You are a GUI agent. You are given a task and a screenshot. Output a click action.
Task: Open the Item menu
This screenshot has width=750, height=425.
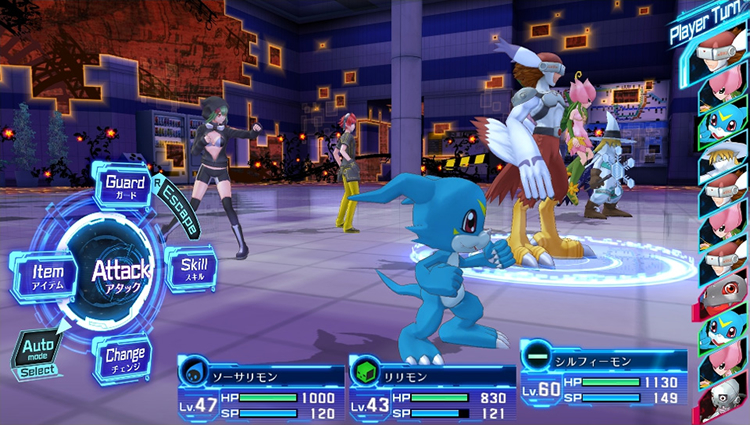pyautogui.click(x=47, y=273)
